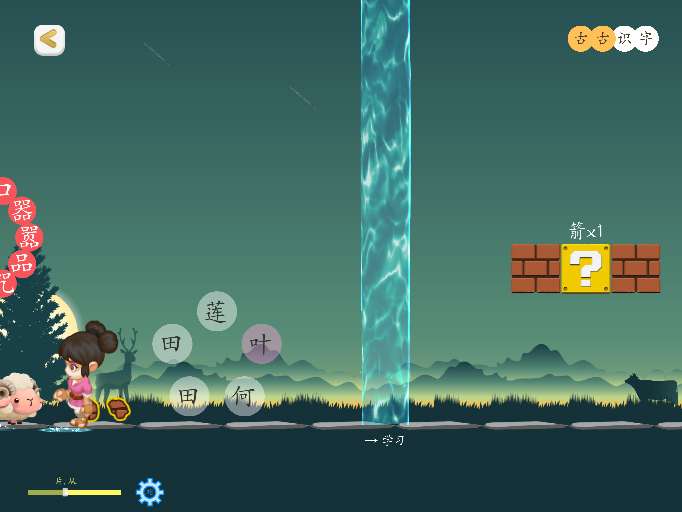Image resolution: width=682 pixels, height=512 pixels.
Task: Adjust the yellow slider bar
Action: [74, 492]
